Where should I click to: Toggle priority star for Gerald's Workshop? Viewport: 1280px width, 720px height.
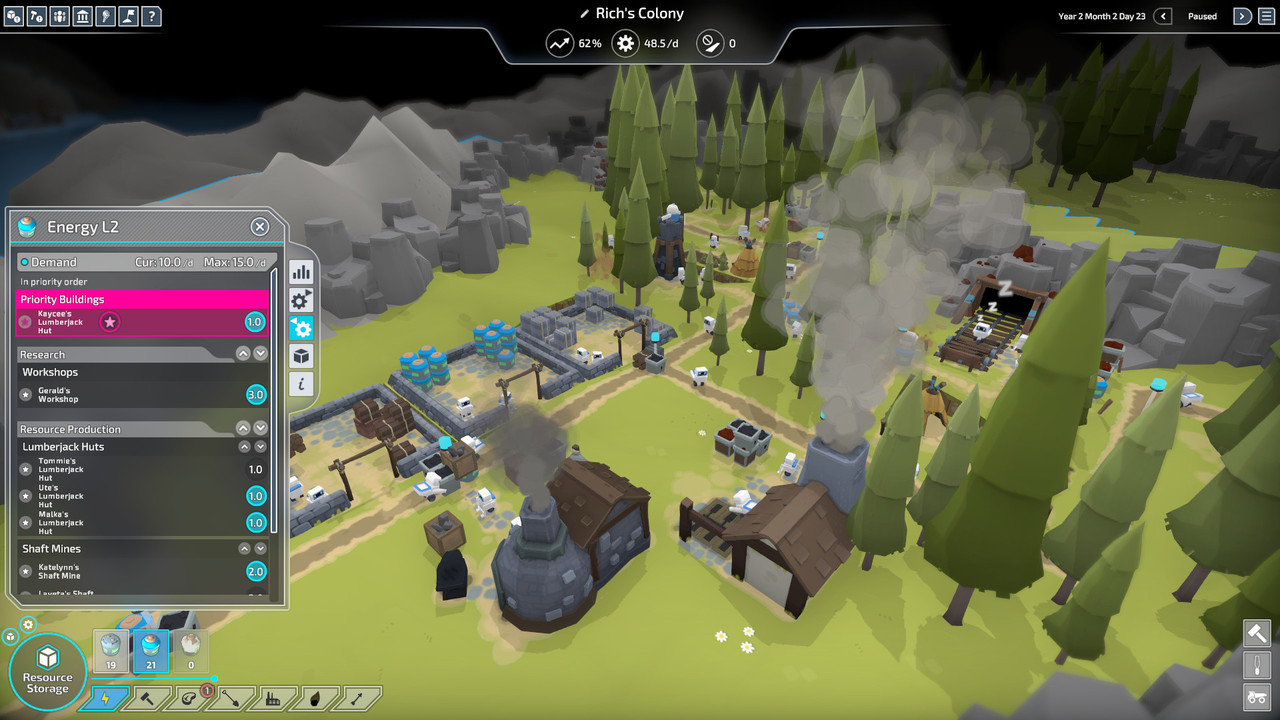pos(26,395)
